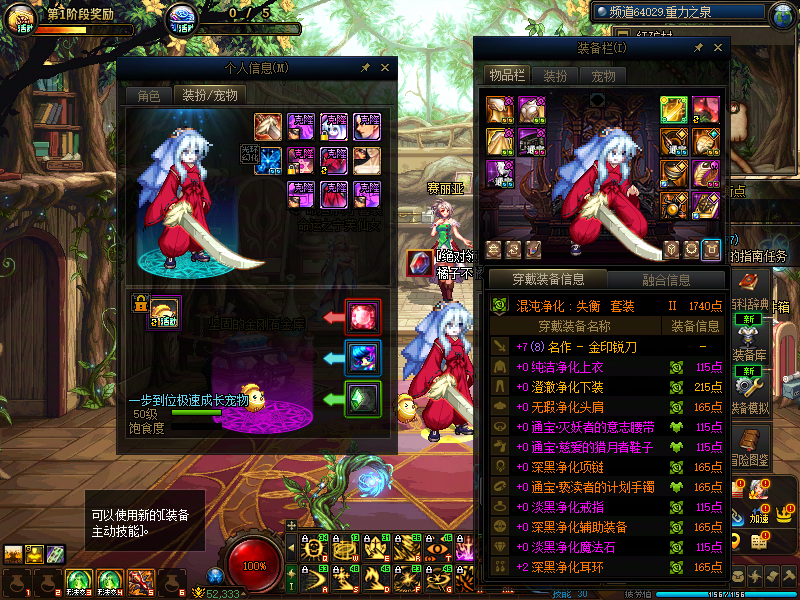Switch to the 角色 tab
The height and width of the screenshot is (600, 800).
point(148,96)
